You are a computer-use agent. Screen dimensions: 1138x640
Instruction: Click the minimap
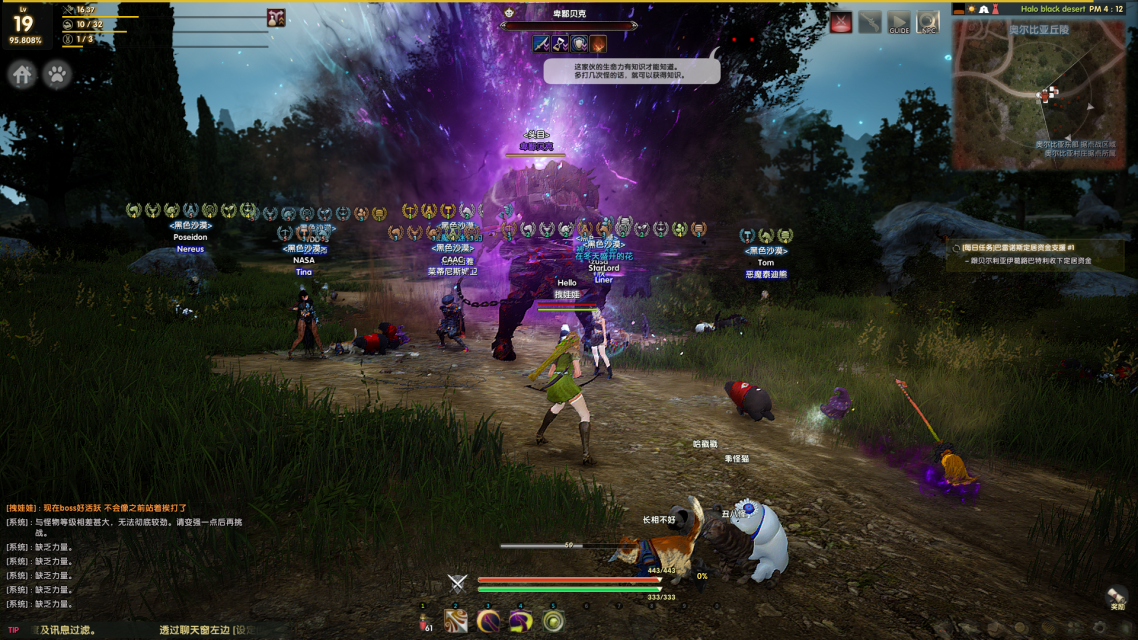1040,95
